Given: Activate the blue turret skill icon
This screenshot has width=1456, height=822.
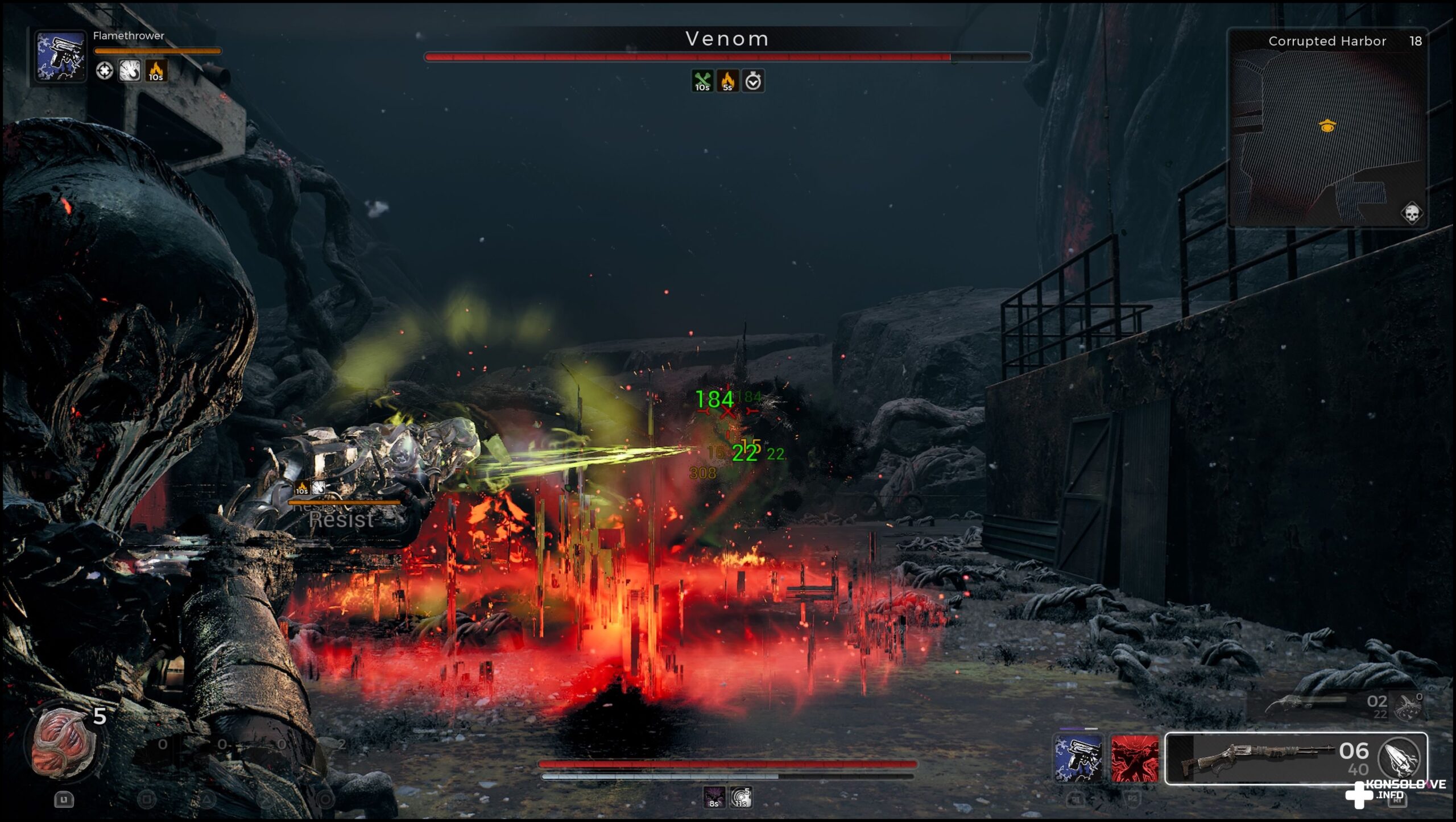Looking at the screenshot, I should tap(1078, 758).
